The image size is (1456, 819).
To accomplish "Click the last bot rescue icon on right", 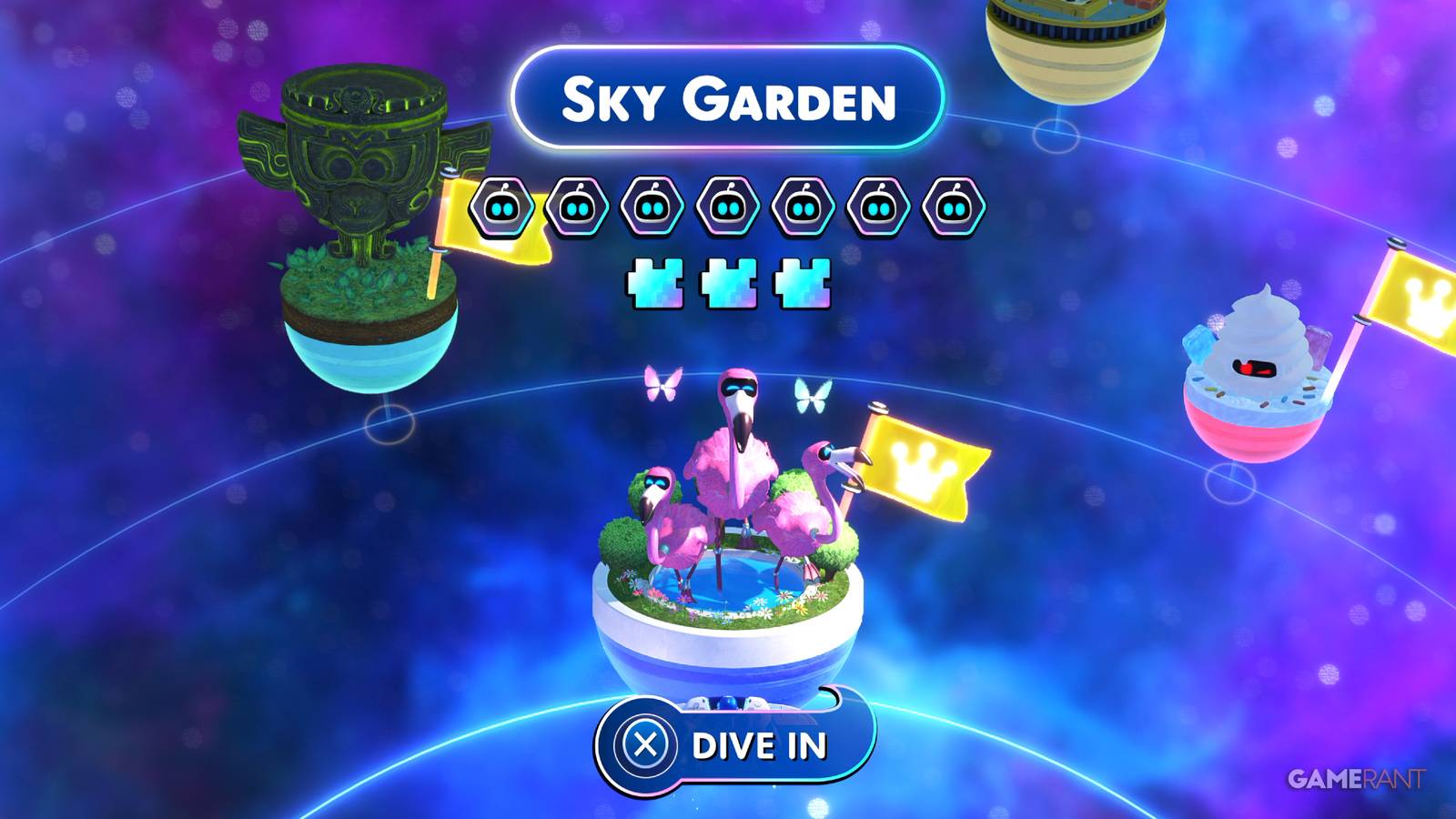I will [x=952, y=206].
